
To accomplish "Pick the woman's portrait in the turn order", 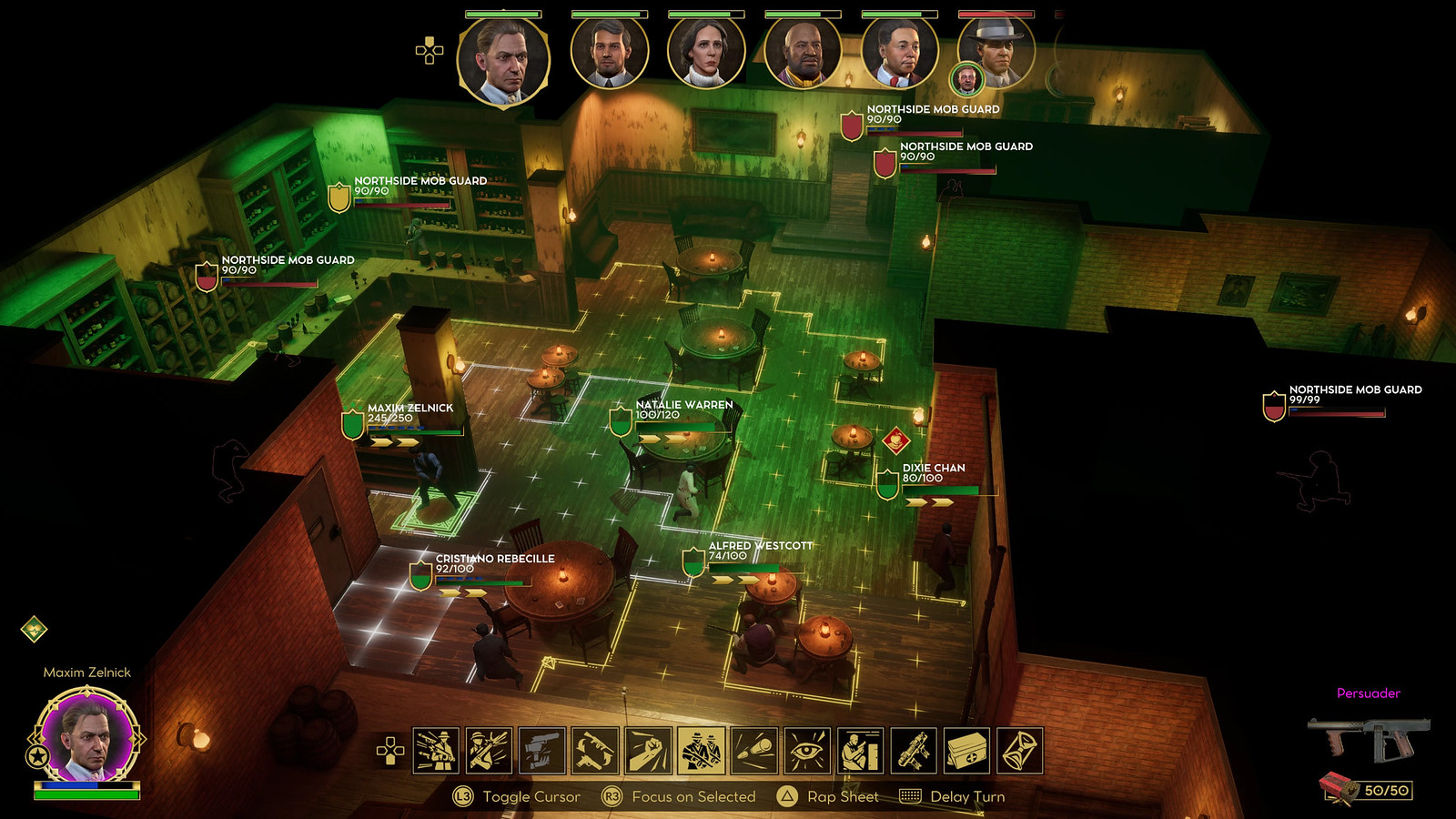I will point(705,53).
